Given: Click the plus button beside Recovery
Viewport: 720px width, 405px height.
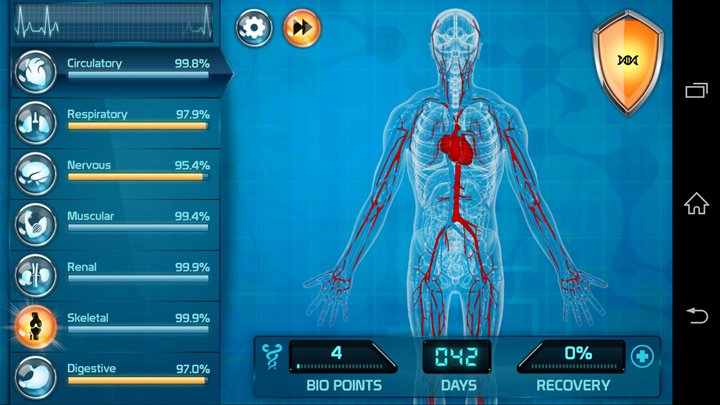Looking at the screenshot, I should [641, 356].
